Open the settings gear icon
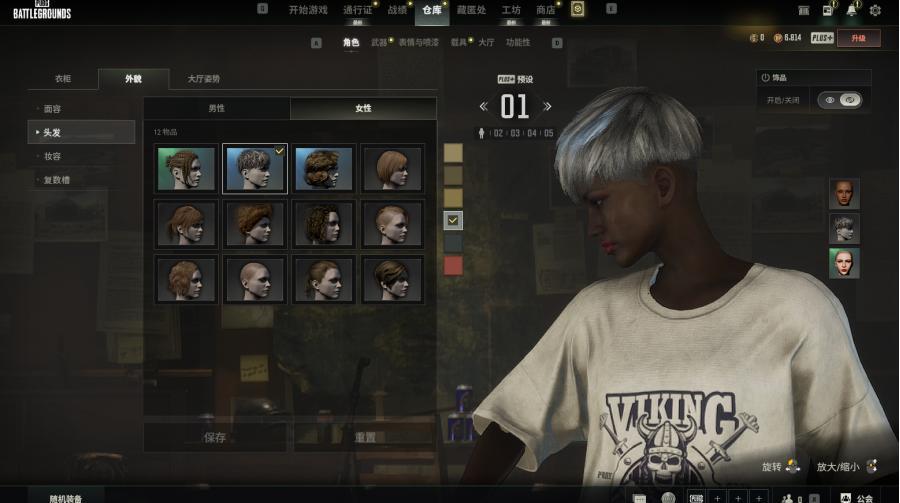The width and height of the screenshot is (900, 503). 875,10
